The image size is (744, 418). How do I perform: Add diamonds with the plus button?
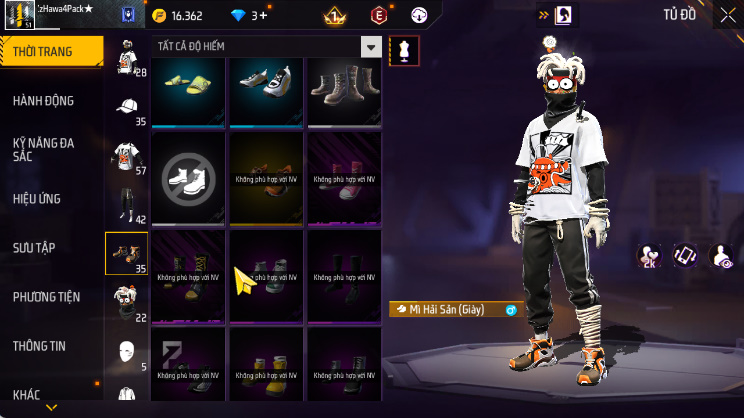pyautogui.click(x=262, y=16)
